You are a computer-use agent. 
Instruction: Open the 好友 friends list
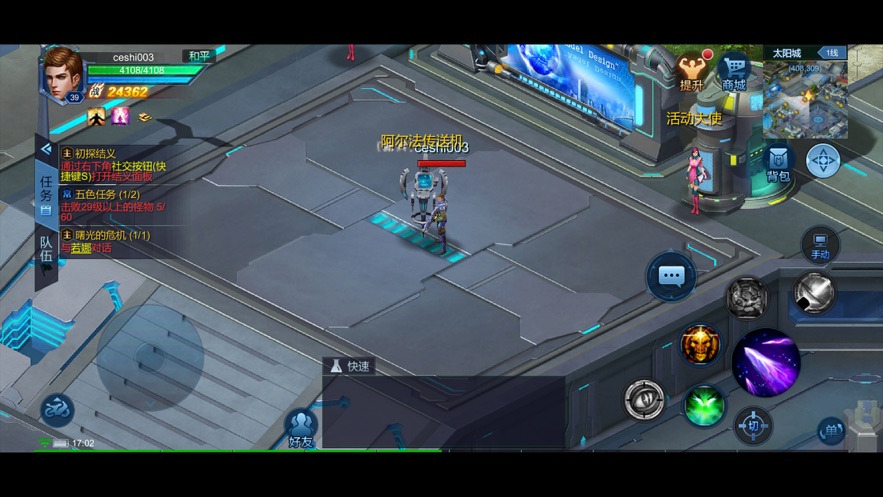point(300,428)
